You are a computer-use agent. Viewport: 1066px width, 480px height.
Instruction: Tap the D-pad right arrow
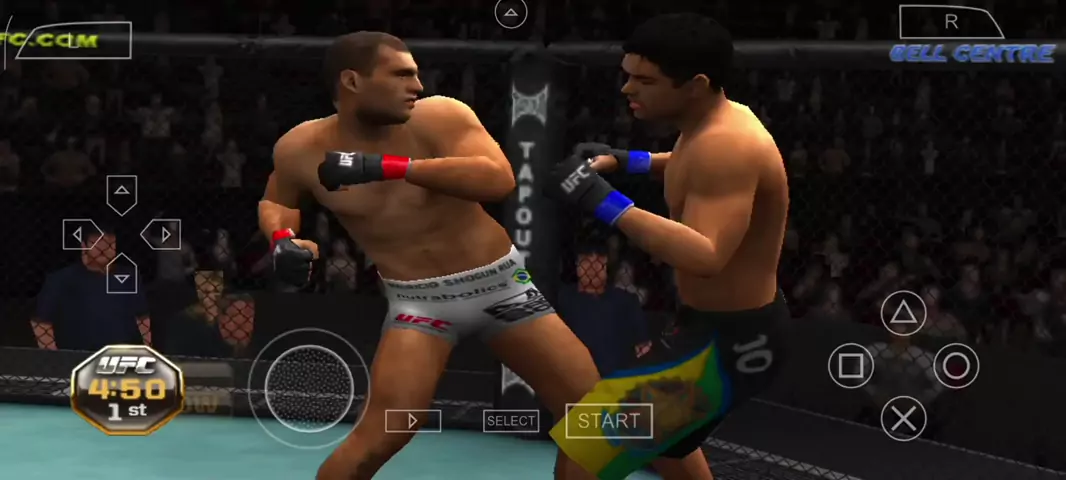pyautogui.click(x=161, y=234)
